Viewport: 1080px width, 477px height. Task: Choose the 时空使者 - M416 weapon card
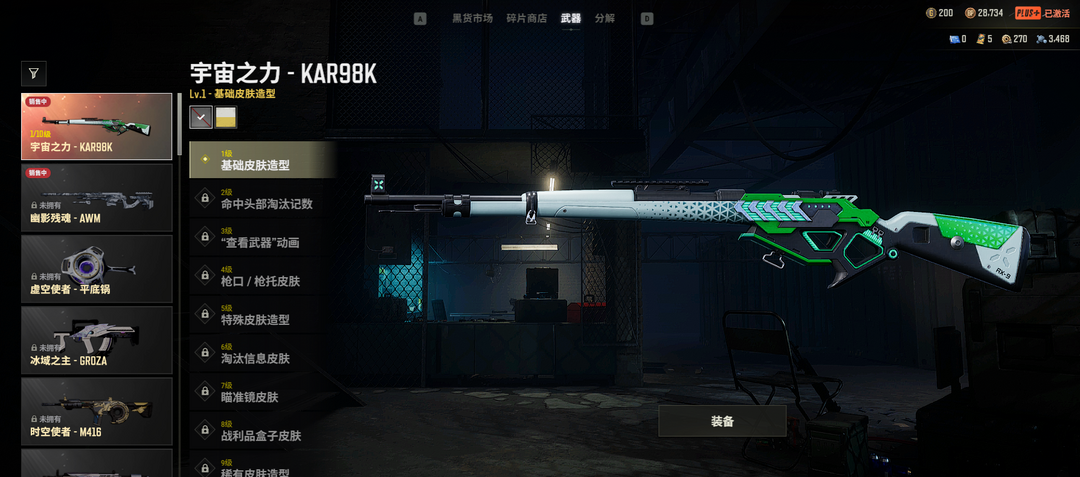coord(97,410)
